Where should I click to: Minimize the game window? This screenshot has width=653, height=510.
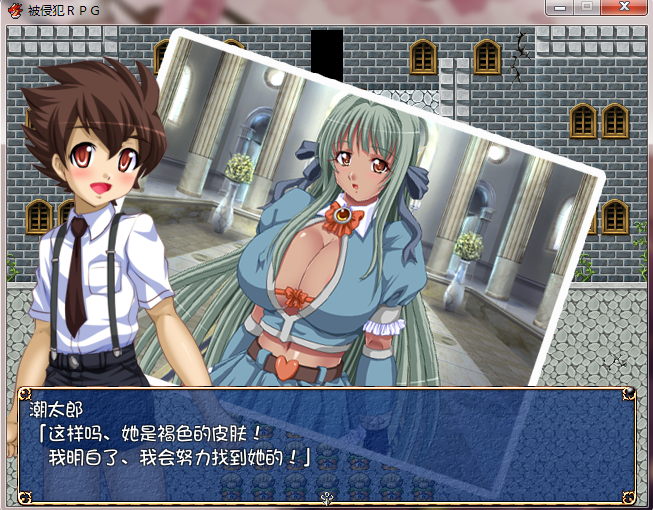coord(561,7)
